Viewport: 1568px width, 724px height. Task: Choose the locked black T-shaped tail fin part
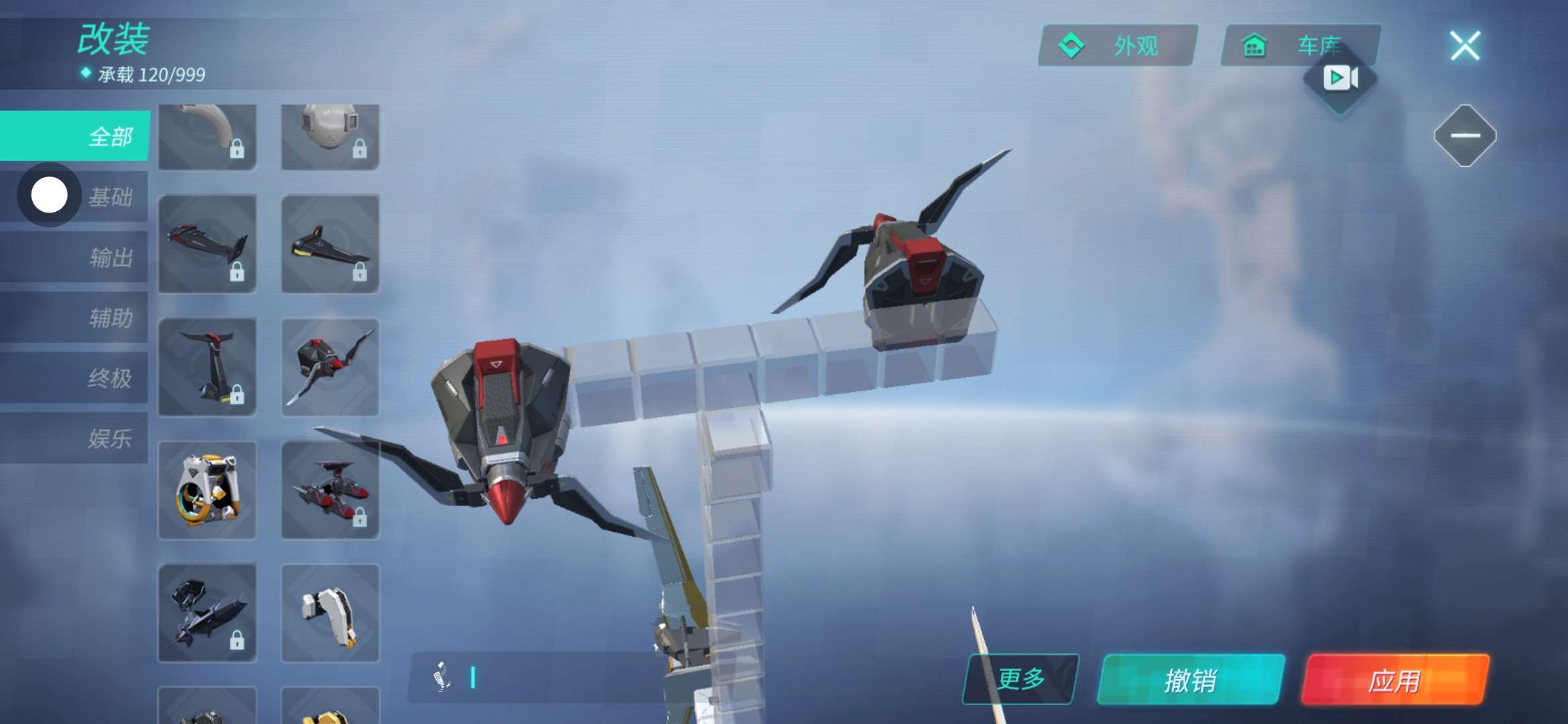(x=207, y=367)
